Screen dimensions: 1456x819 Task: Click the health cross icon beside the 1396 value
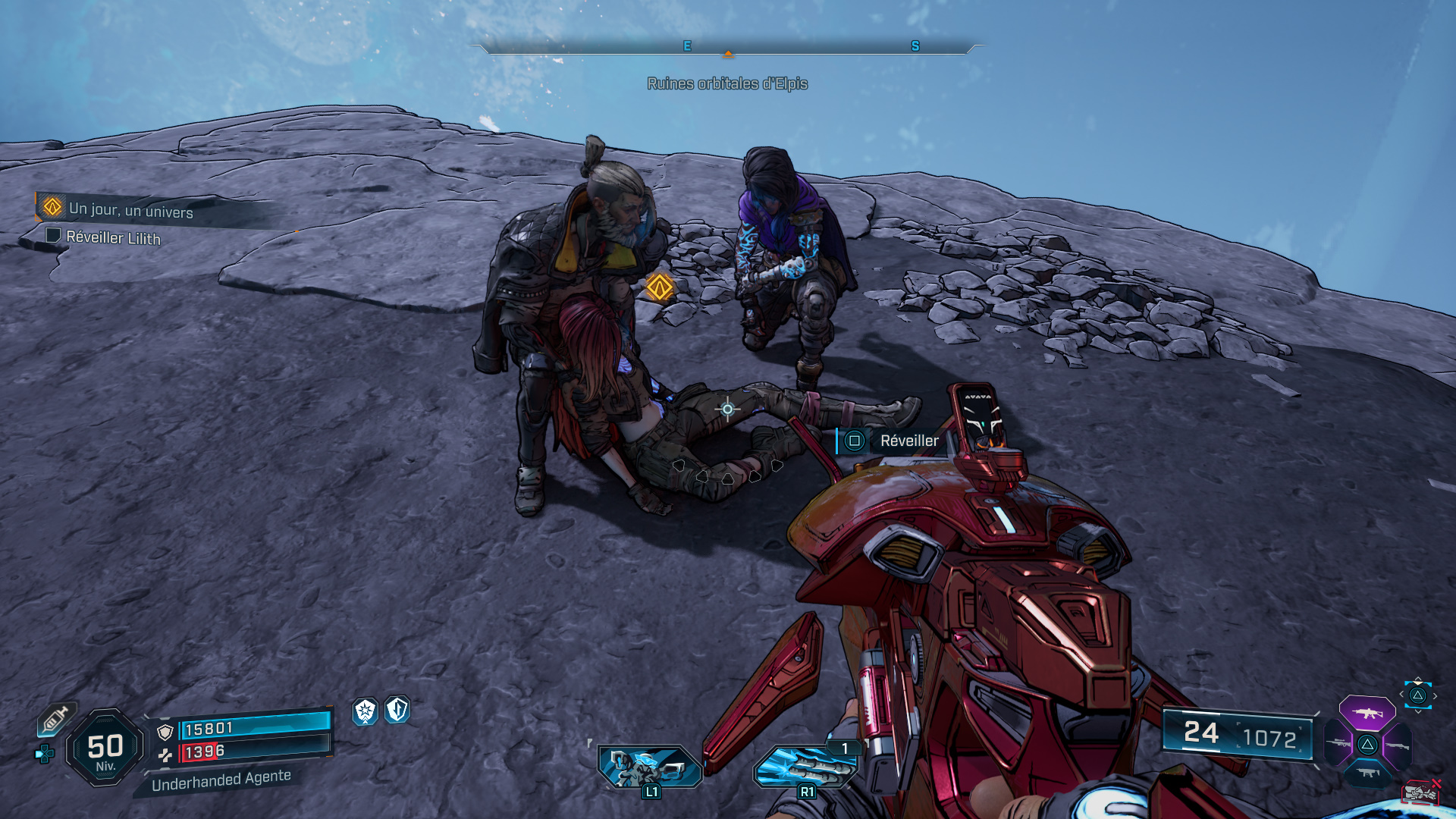(x=165, y=755)
